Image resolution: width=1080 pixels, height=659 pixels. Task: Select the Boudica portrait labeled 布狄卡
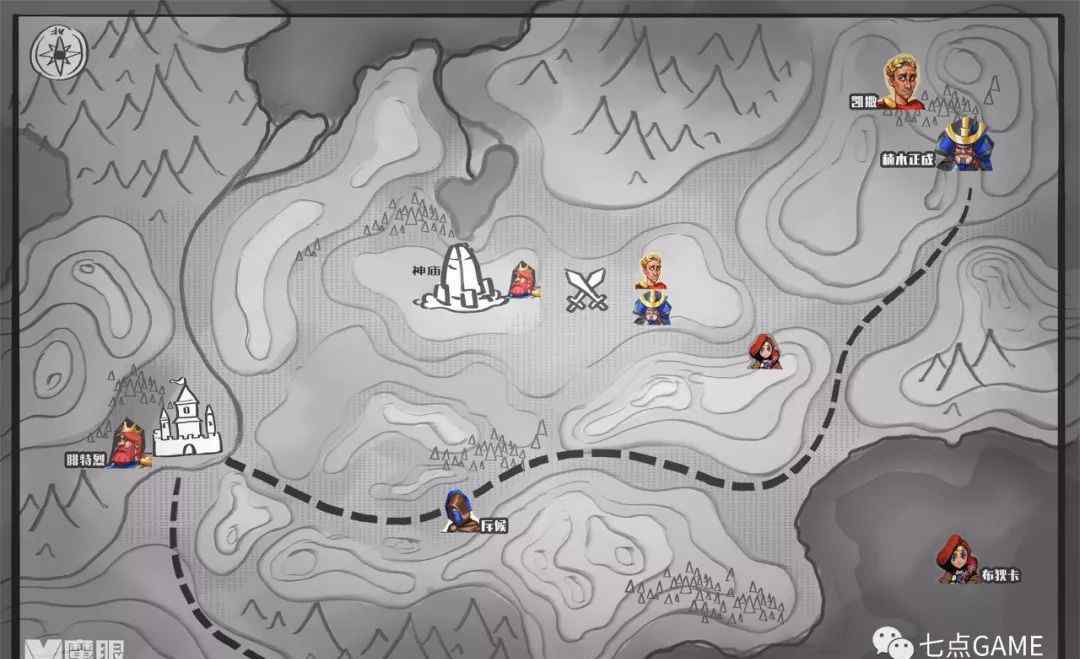951,559
